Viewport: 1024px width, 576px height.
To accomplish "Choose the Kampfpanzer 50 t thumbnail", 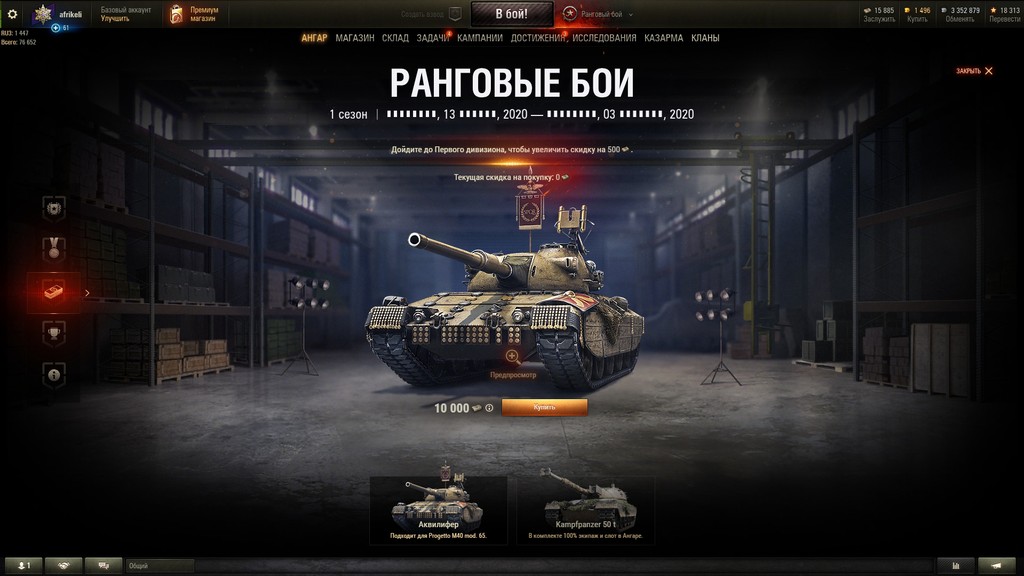I will pyautogui.click(x=585, y=509).
